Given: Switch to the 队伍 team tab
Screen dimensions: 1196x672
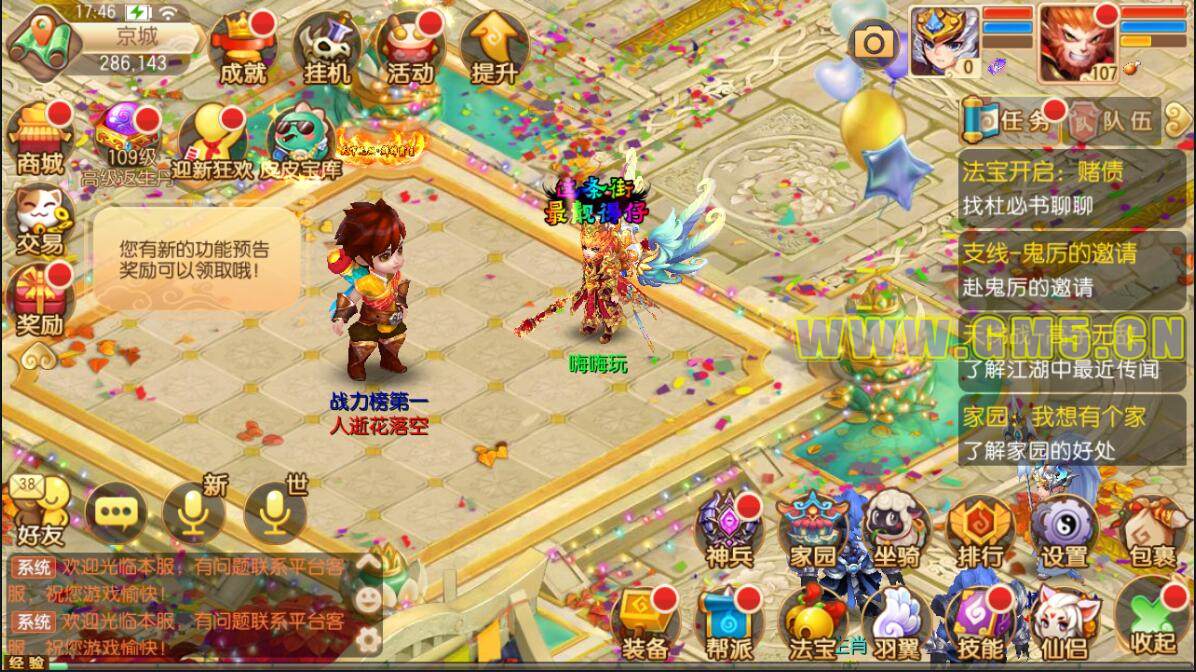Looking at the screenshot, I should pyautogui.click(x=1112, y=122).
